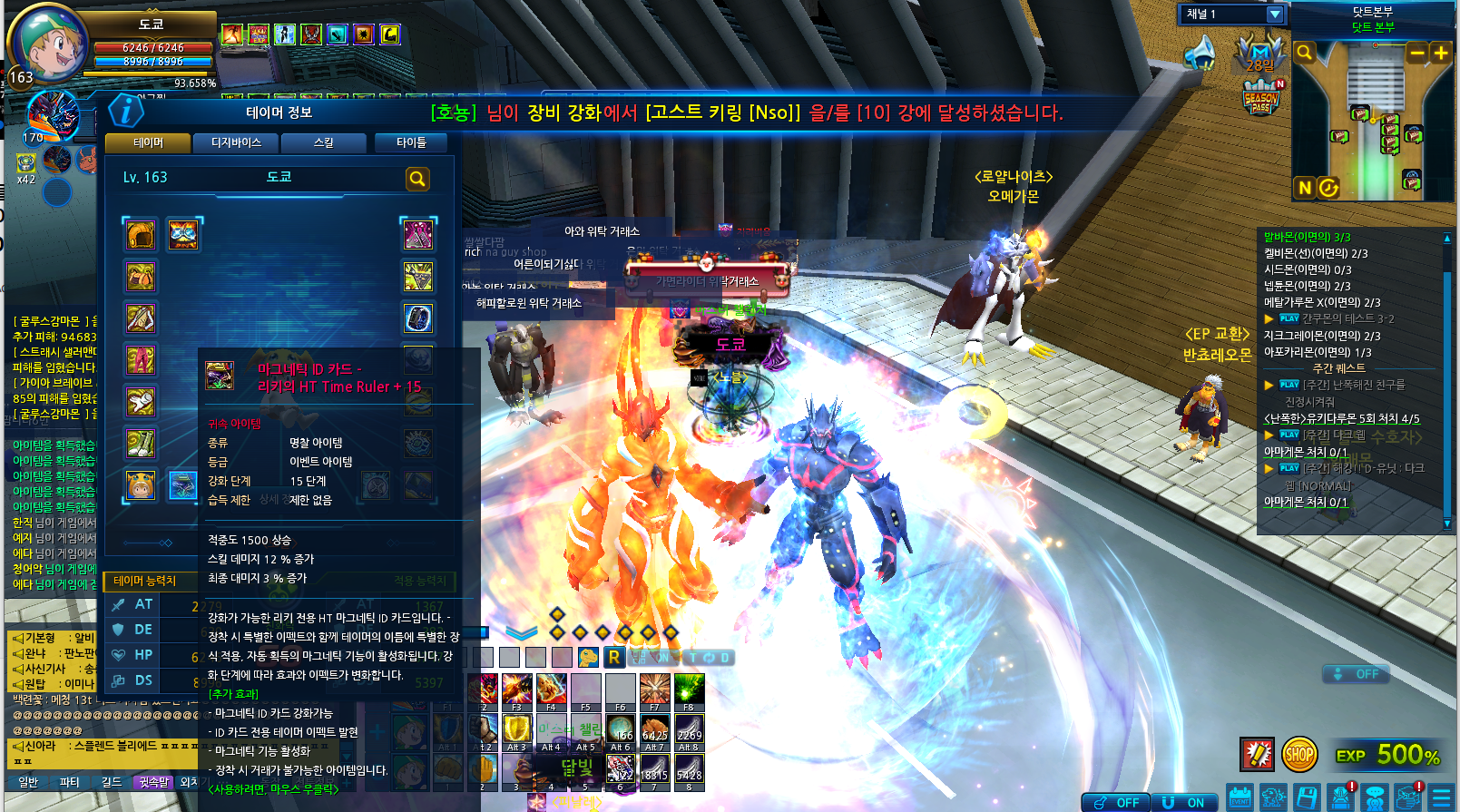Click the yellow shield skill on Alt 3
The width and height of the screenshot is (1460, 812).
pyautogui.click(x=516, y=729)
